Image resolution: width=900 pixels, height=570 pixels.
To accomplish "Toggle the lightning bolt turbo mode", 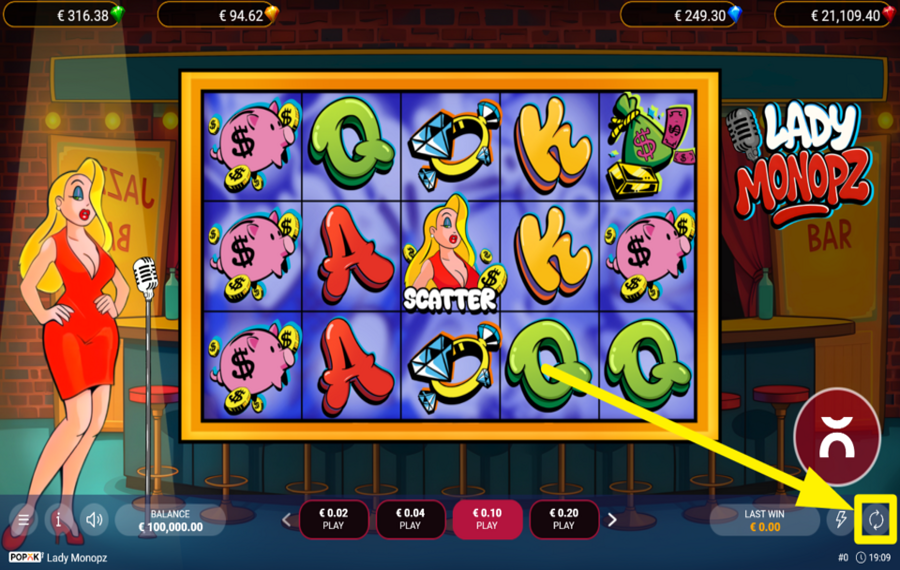I will point(841,520).
